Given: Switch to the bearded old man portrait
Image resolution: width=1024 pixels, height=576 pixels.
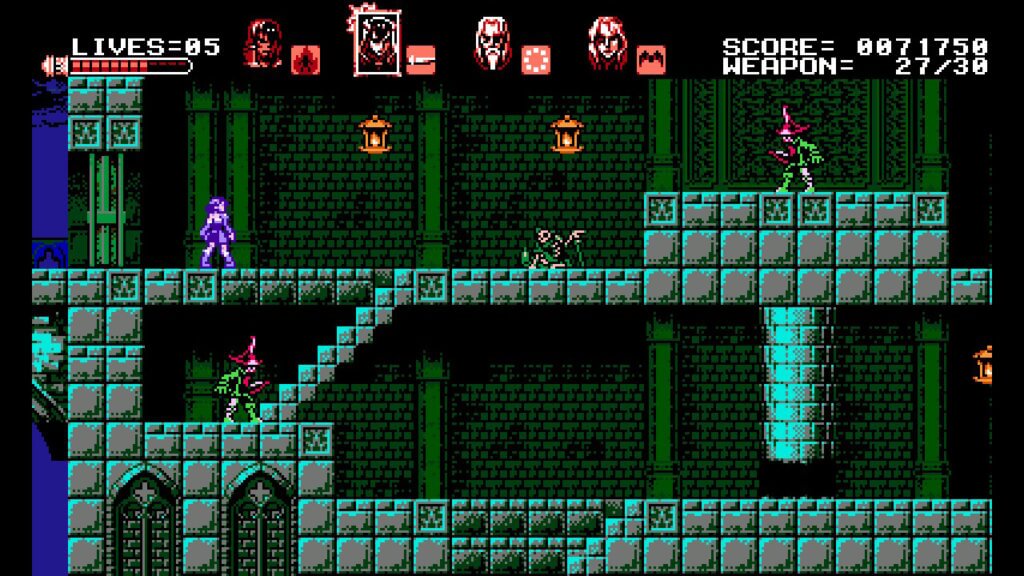Looking at the screenshot, I should pos(492,43).
